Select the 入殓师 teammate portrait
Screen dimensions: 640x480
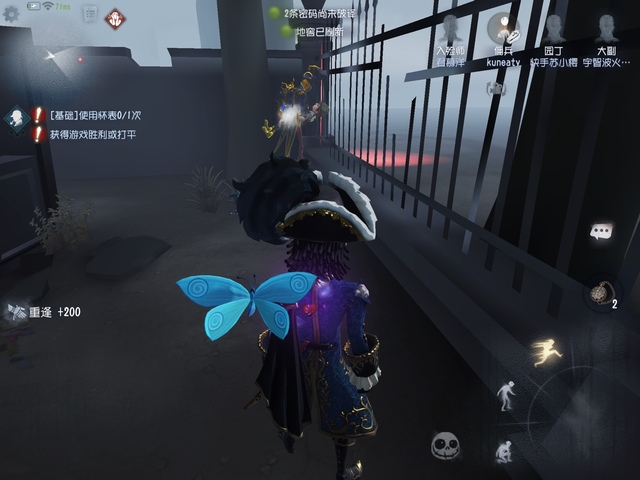pyautogui.click(x=449, y=29)
